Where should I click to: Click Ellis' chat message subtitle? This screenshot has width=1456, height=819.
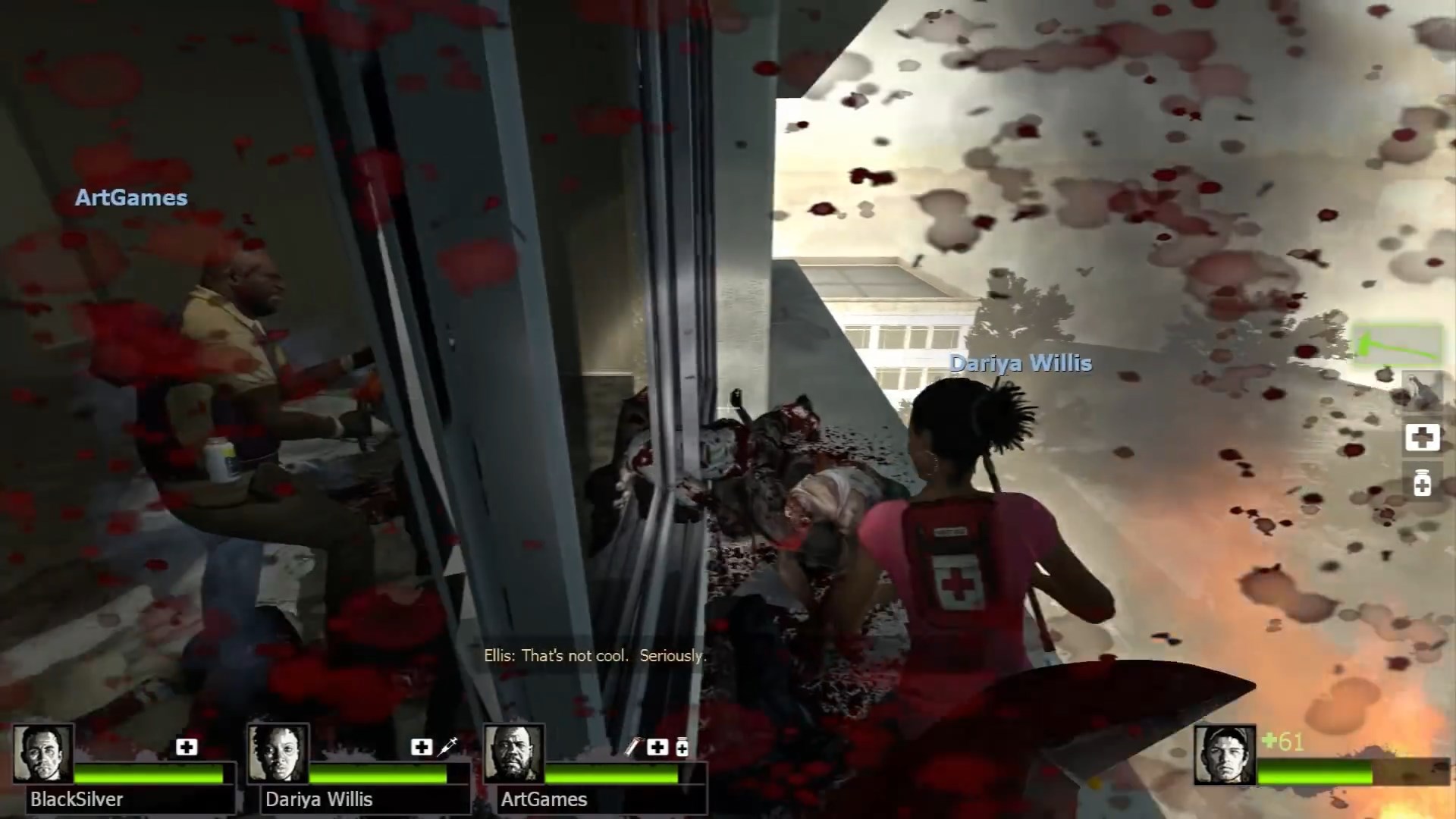[595, 655]
